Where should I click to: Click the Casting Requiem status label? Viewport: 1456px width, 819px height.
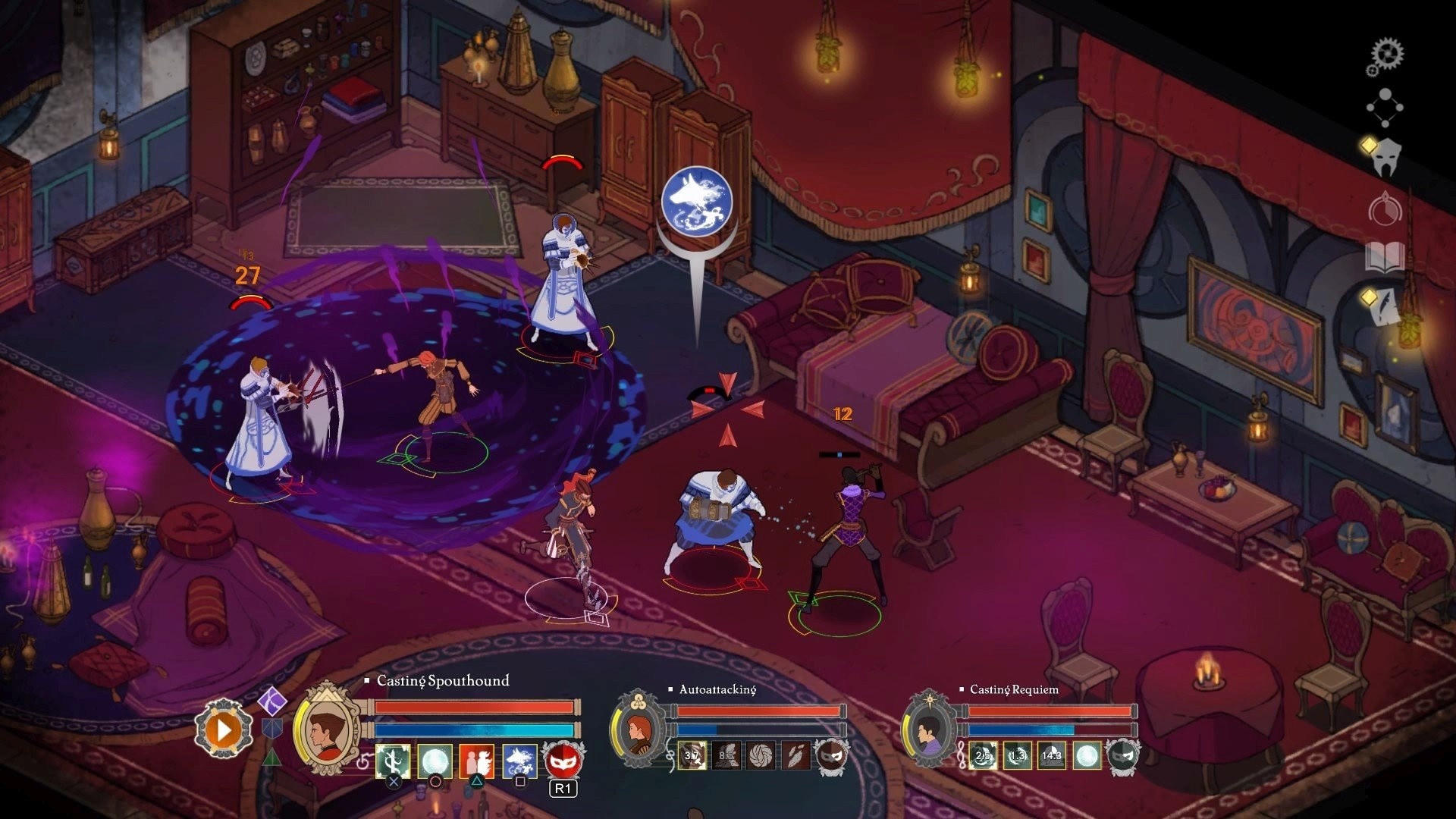pyautogui.click(x=1015, y=690)
